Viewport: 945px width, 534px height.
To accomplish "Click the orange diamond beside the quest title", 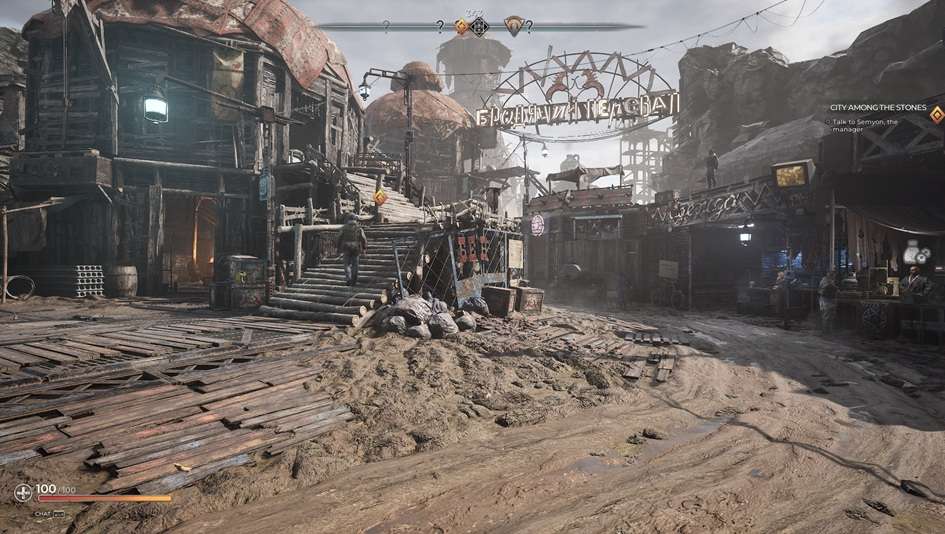I will click(x=936, y=113).
